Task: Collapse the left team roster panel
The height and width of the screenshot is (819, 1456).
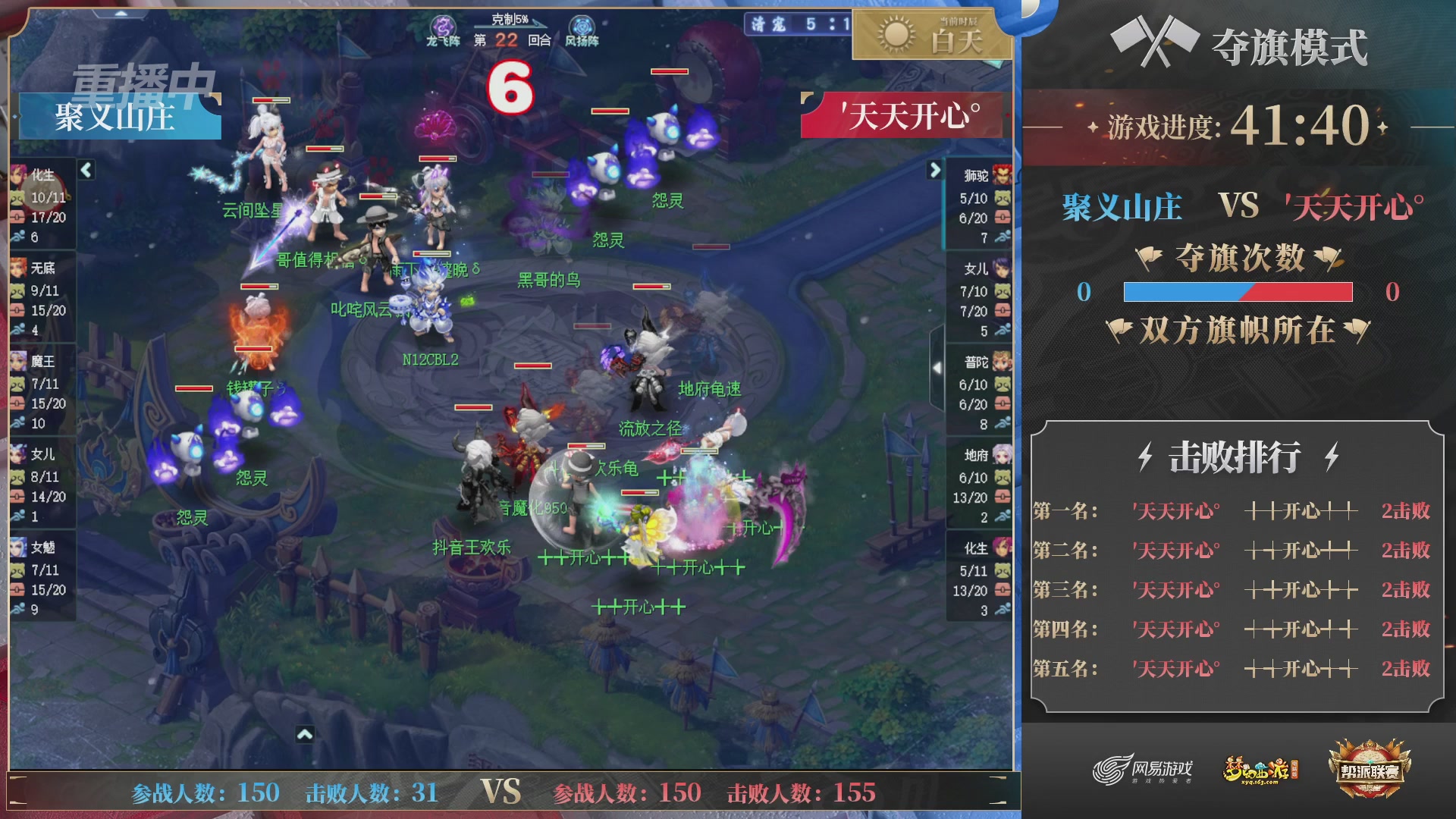Action: click(86, 171)
